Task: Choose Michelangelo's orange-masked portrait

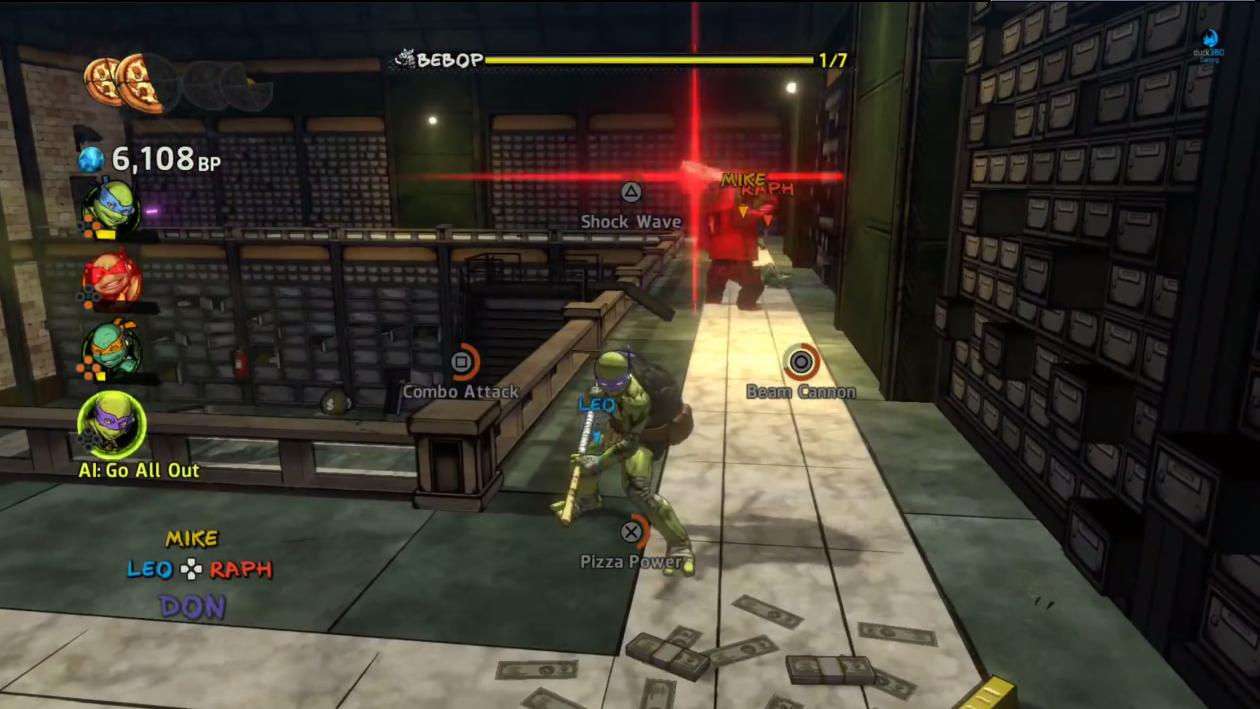Action: 111,349
